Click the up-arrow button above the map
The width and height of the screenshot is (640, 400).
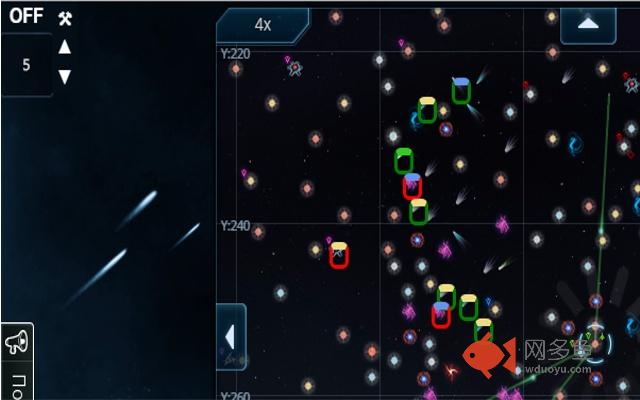click(588, 24)
